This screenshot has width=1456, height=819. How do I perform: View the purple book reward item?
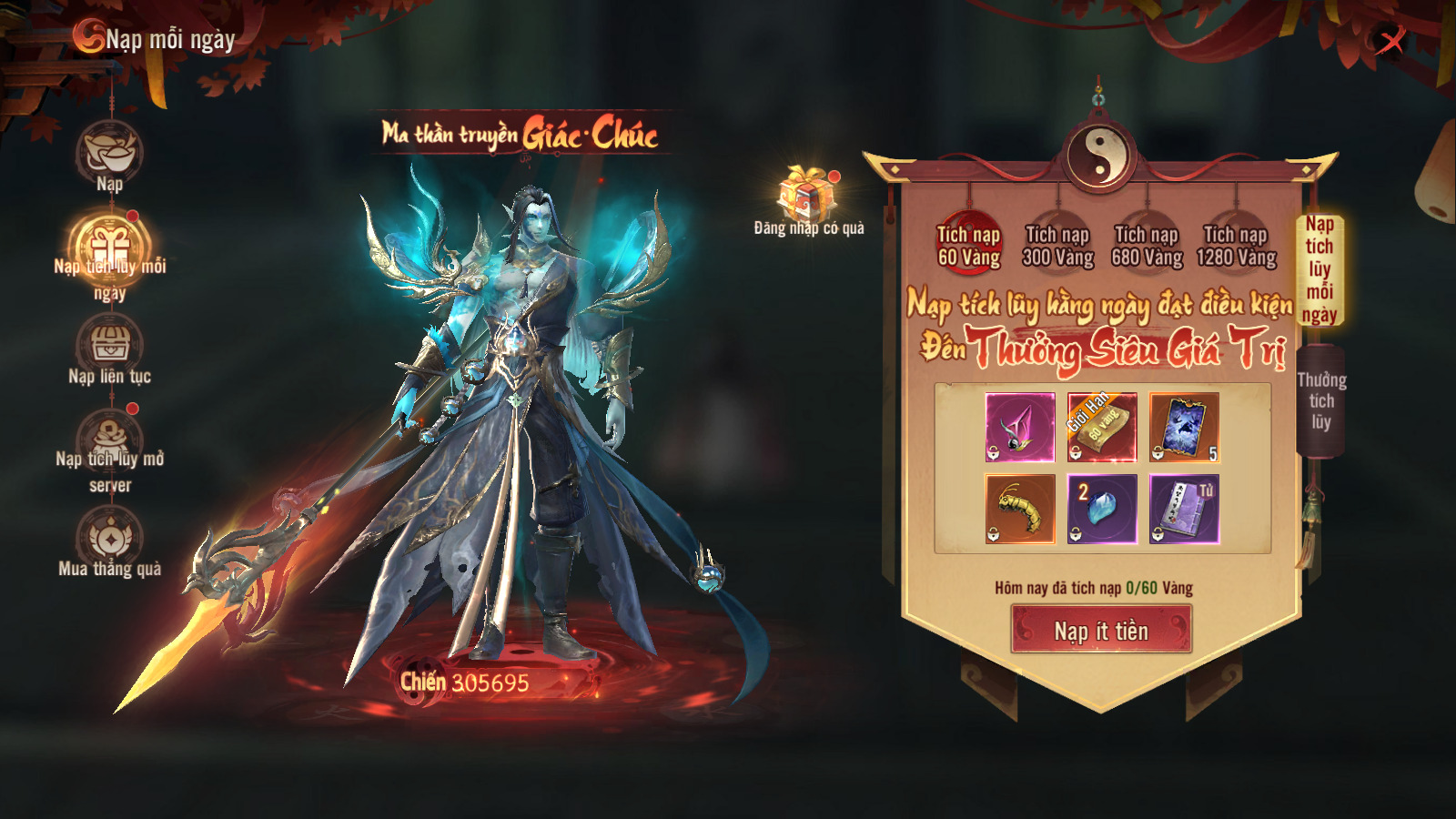[1184, 509]
